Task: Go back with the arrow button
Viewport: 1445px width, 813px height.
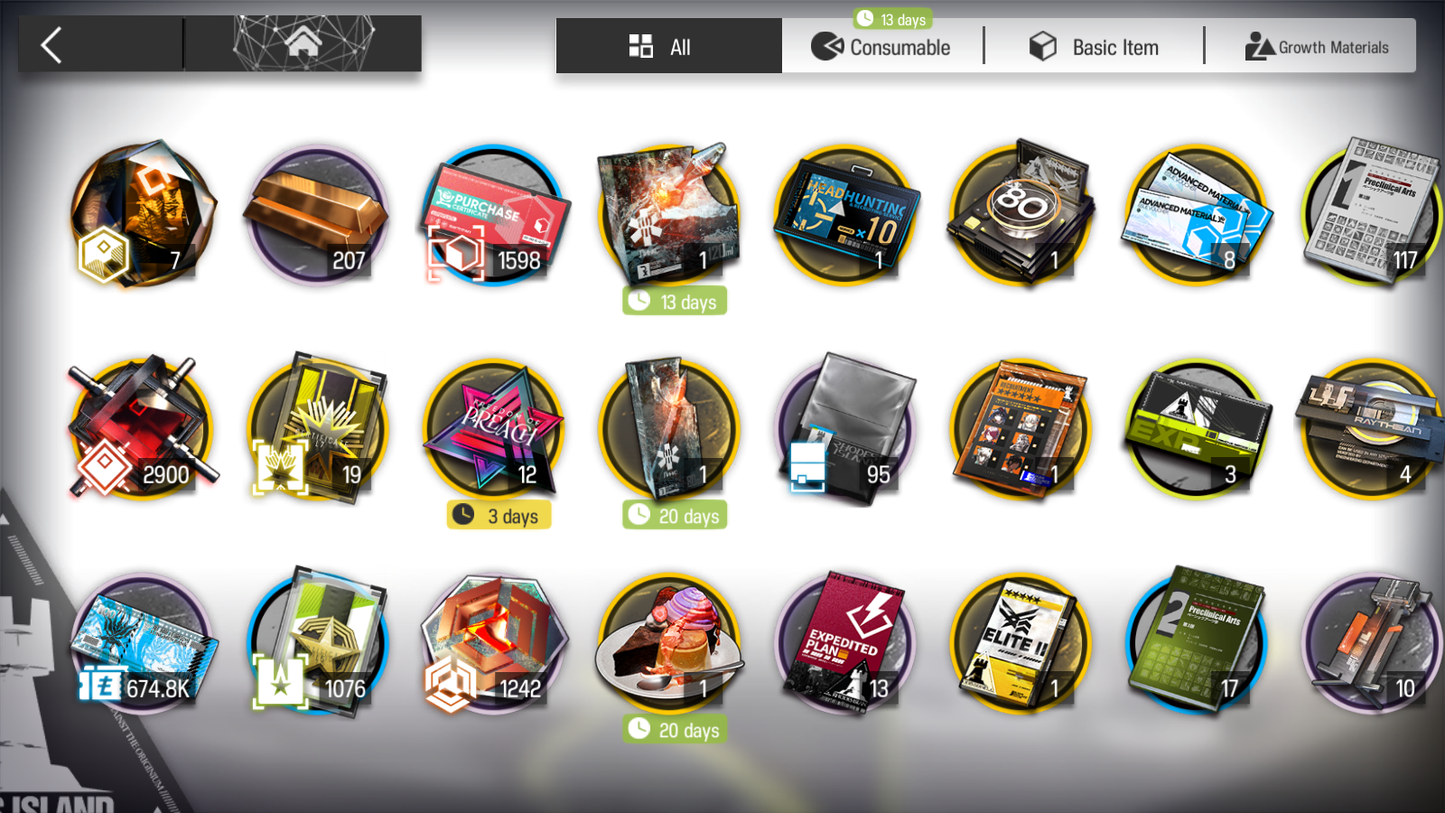Action: (52, 45)
